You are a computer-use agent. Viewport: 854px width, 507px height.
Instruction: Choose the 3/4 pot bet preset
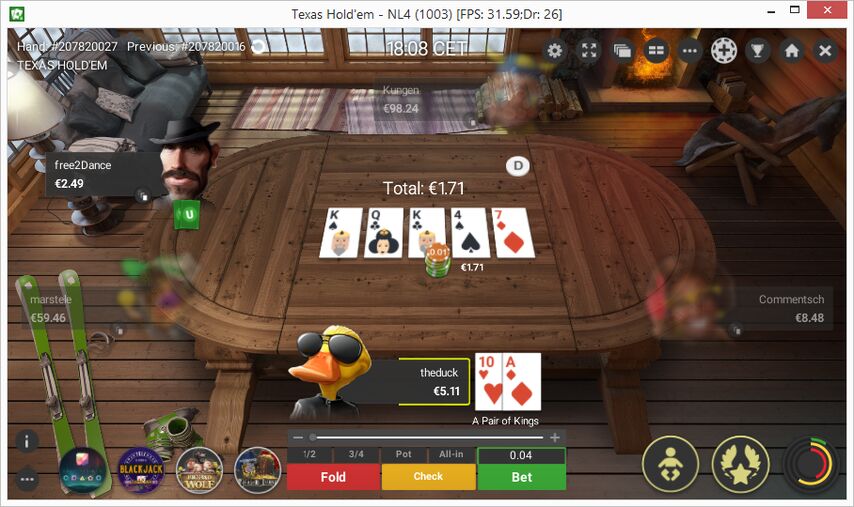(357, 455)
